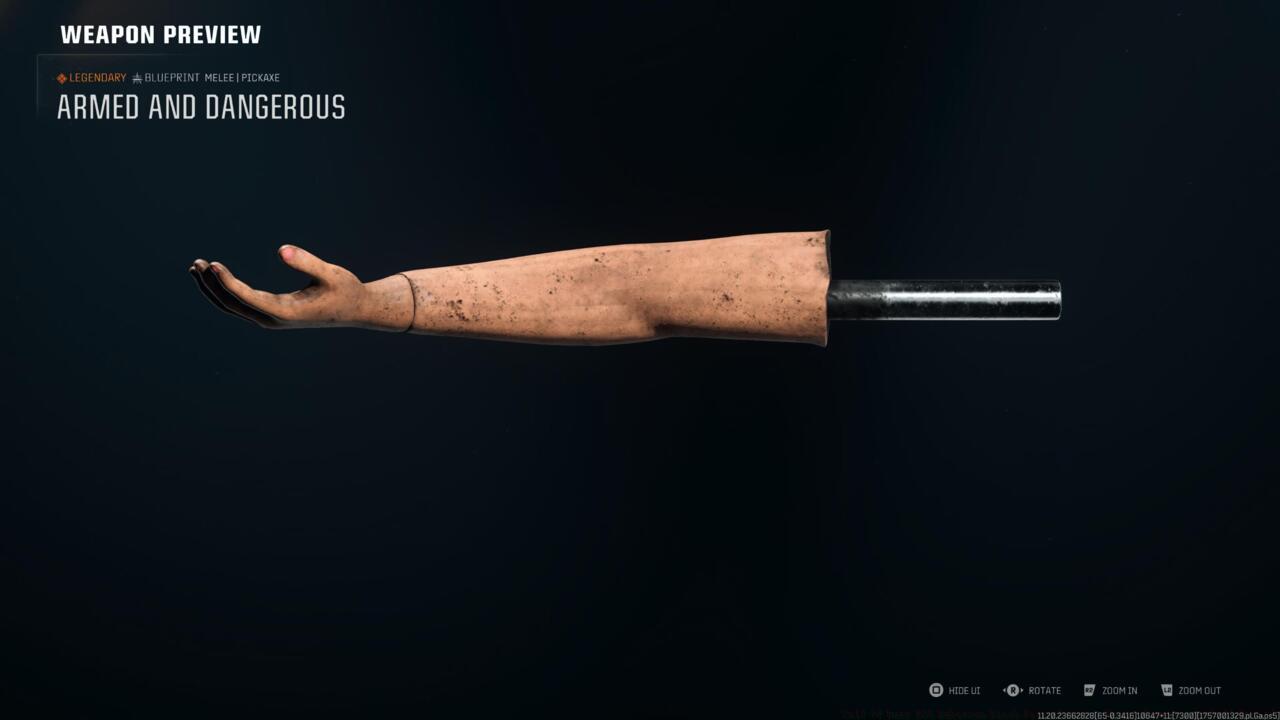
Task: Select the right-stick Rotate icon
Action: [x=1013, y=690]
